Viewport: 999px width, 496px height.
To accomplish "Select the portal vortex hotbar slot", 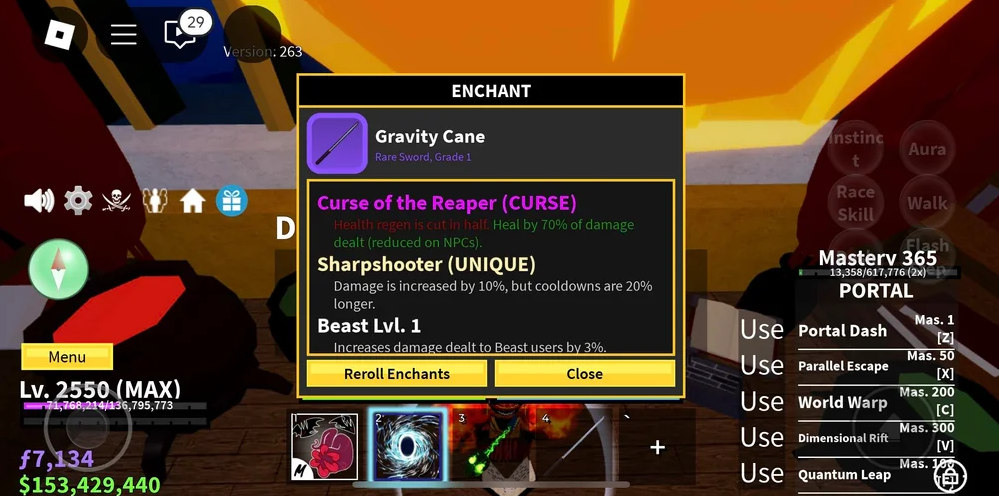I will click(x=407, y=446).
